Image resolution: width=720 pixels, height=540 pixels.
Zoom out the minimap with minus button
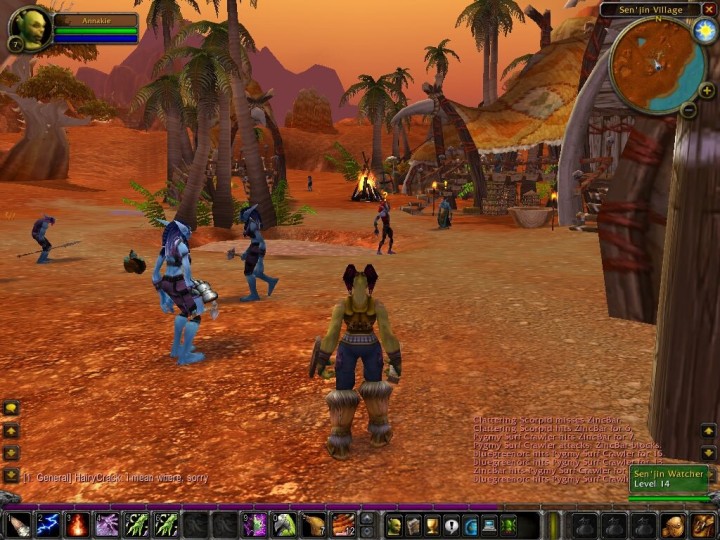coord(688,110)
